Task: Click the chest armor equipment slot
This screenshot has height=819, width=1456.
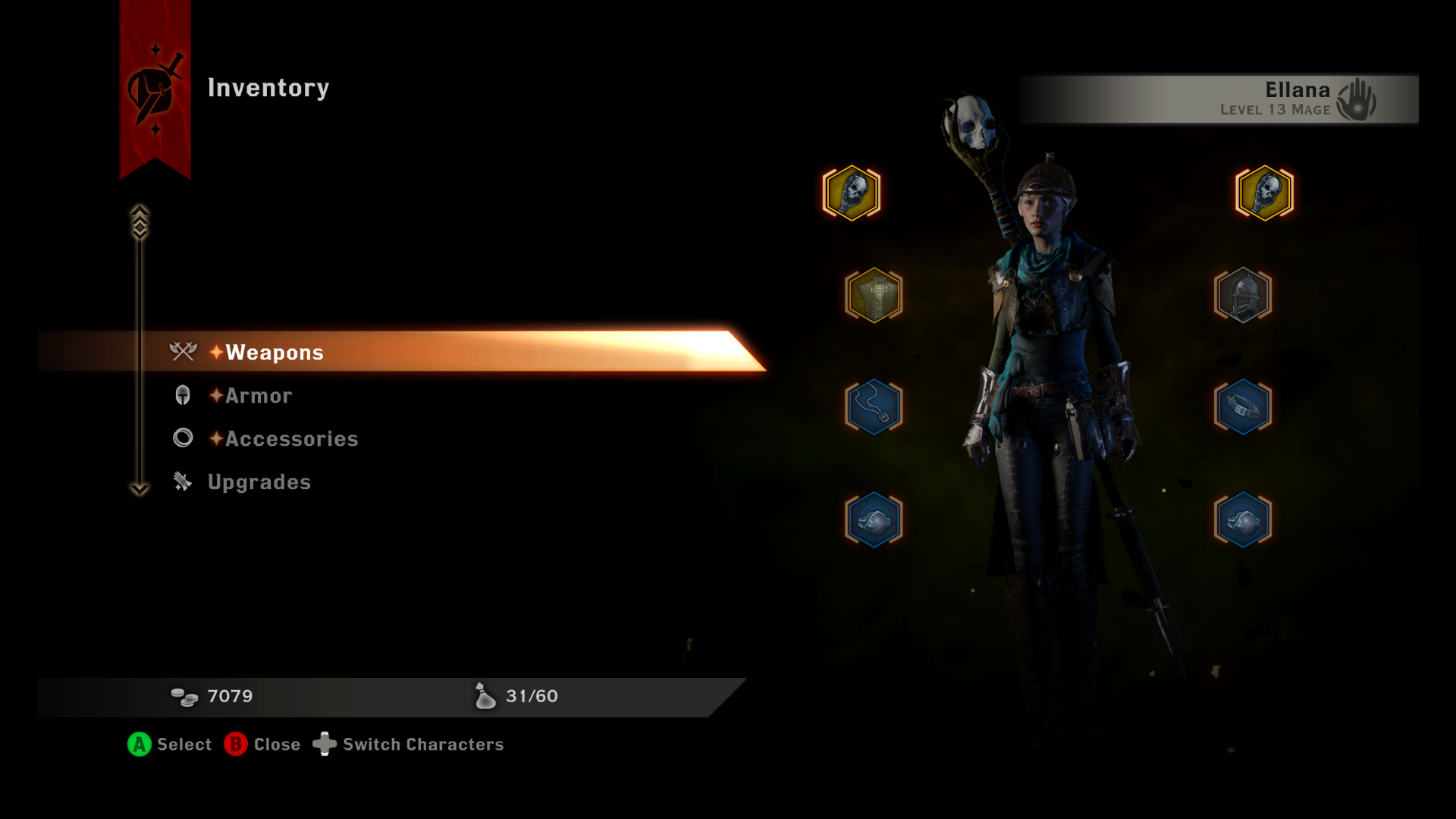Action: click(x=873, y=296)
